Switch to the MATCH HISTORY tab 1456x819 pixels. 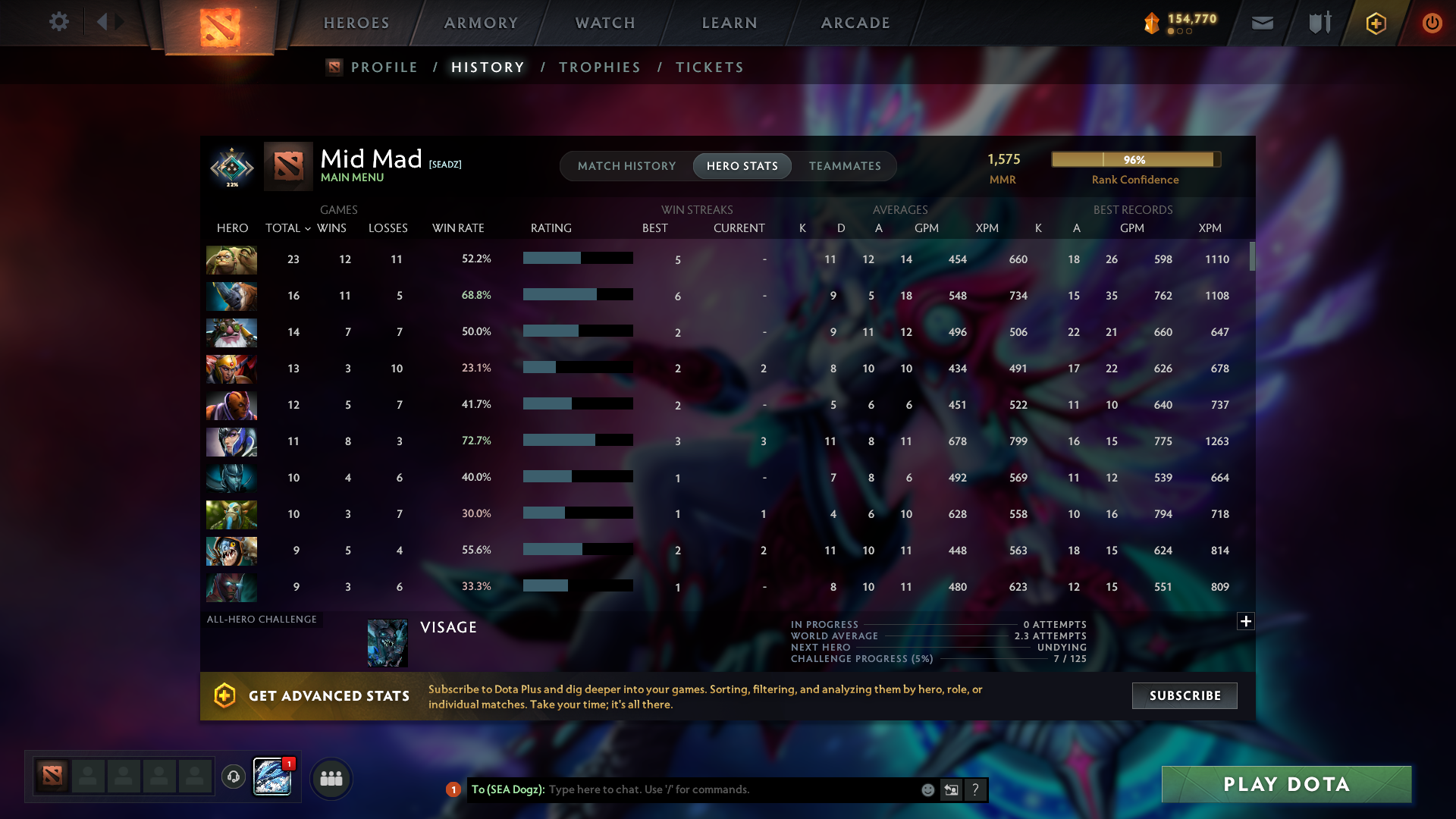tap(626, 165)
